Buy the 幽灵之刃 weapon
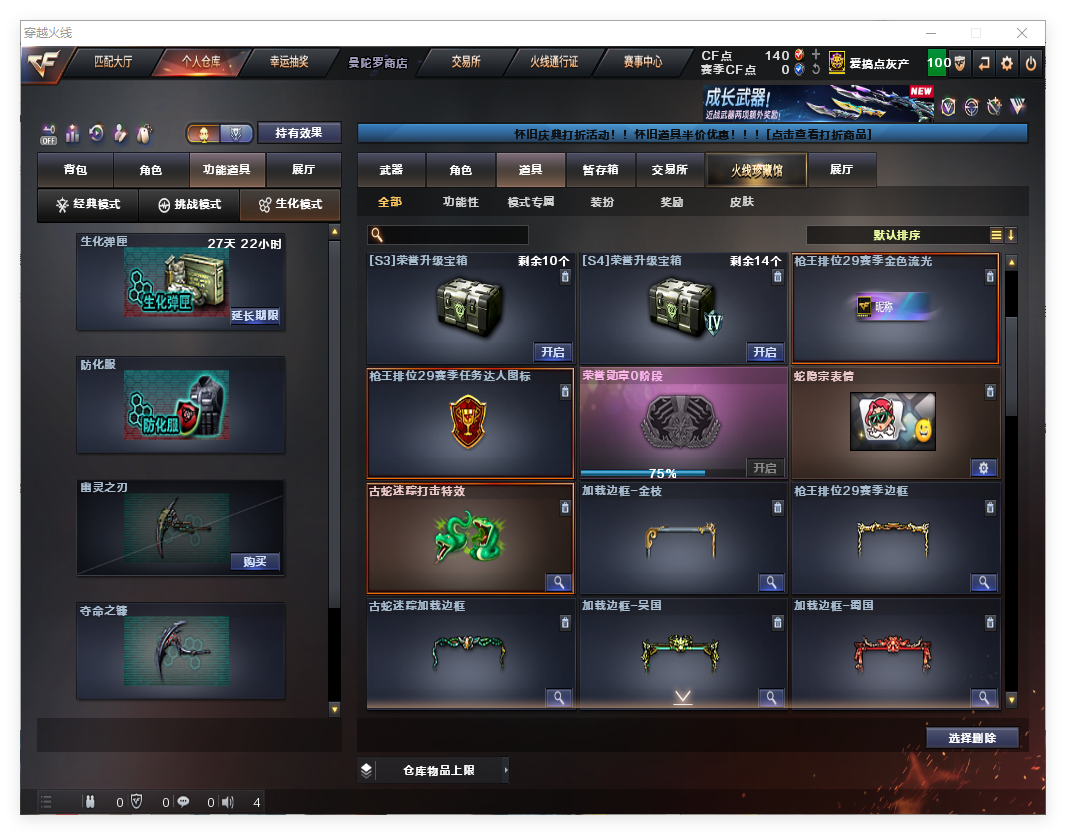Screen dimensions: 1066x835 [255, 561]
